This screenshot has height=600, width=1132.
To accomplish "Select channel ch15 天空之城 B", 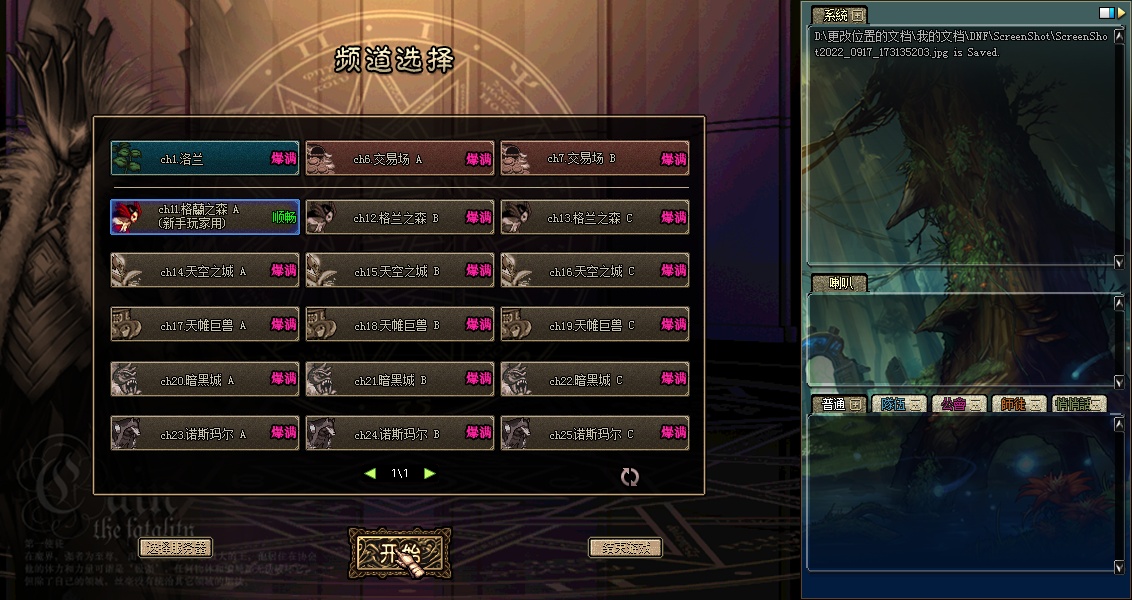I will (x=399, y=271).
